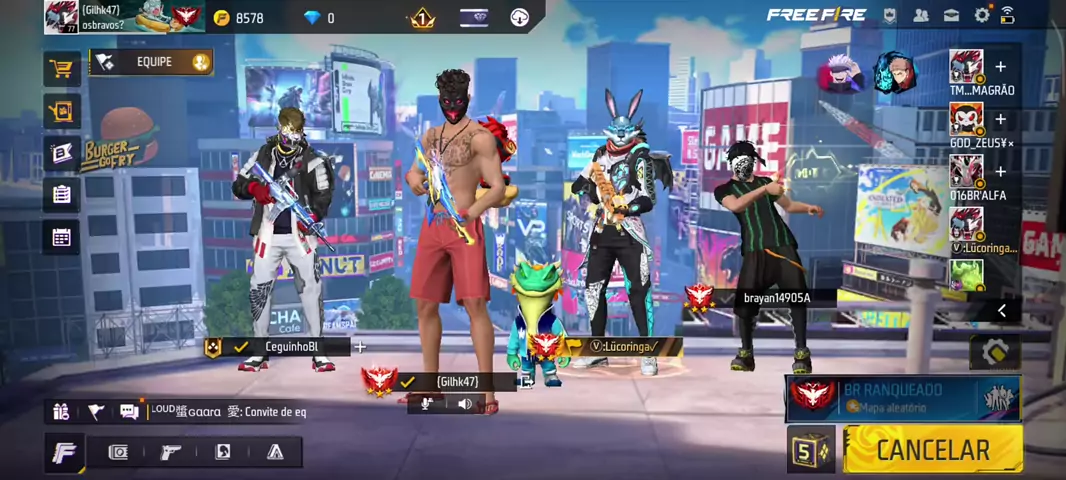This screenshot has width=1066, height=480.
Task: Collapse the friends sidebar arrow
Action: coord(1002,311)
